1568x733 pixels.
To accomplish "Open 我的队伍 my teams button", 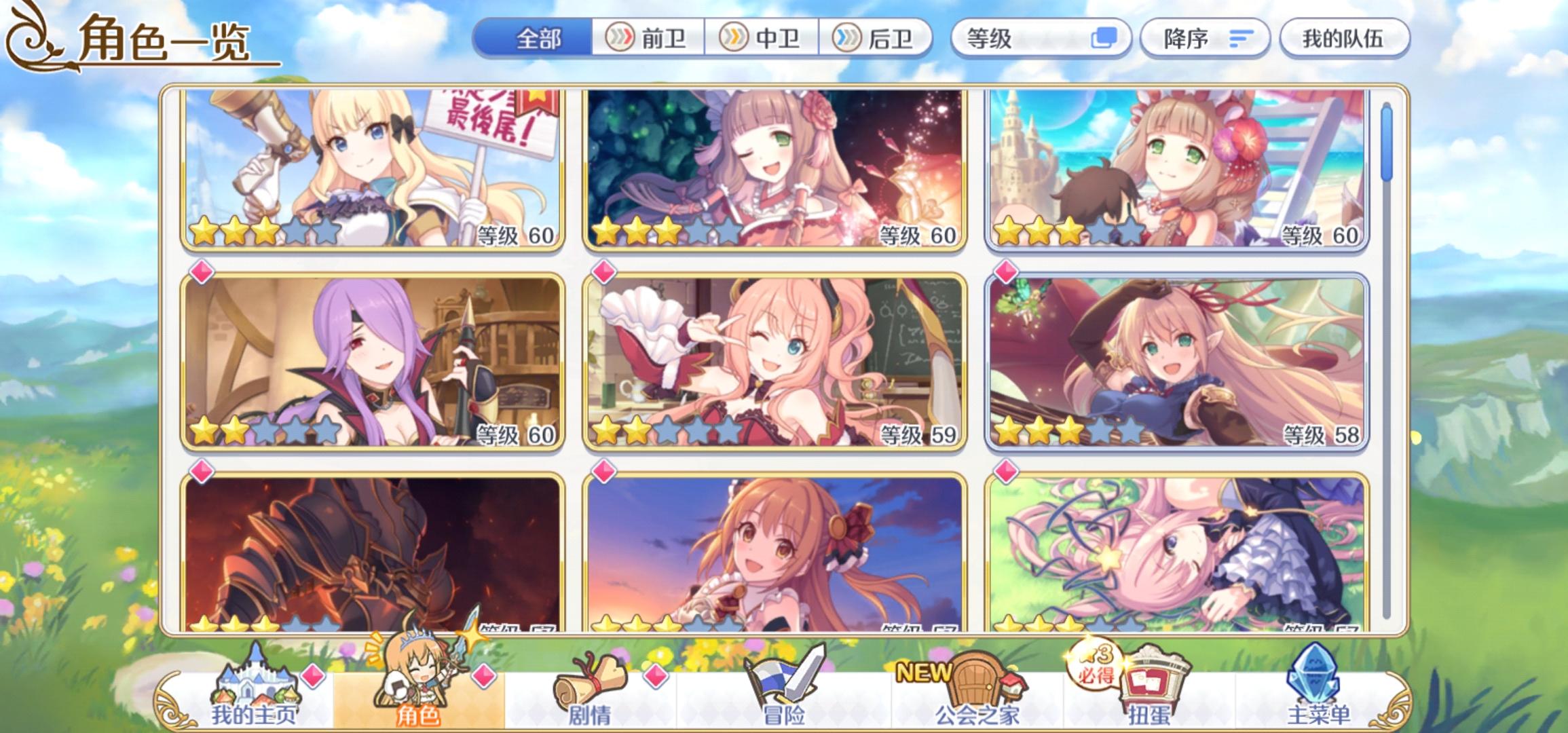I will (x=1345, y=39).
